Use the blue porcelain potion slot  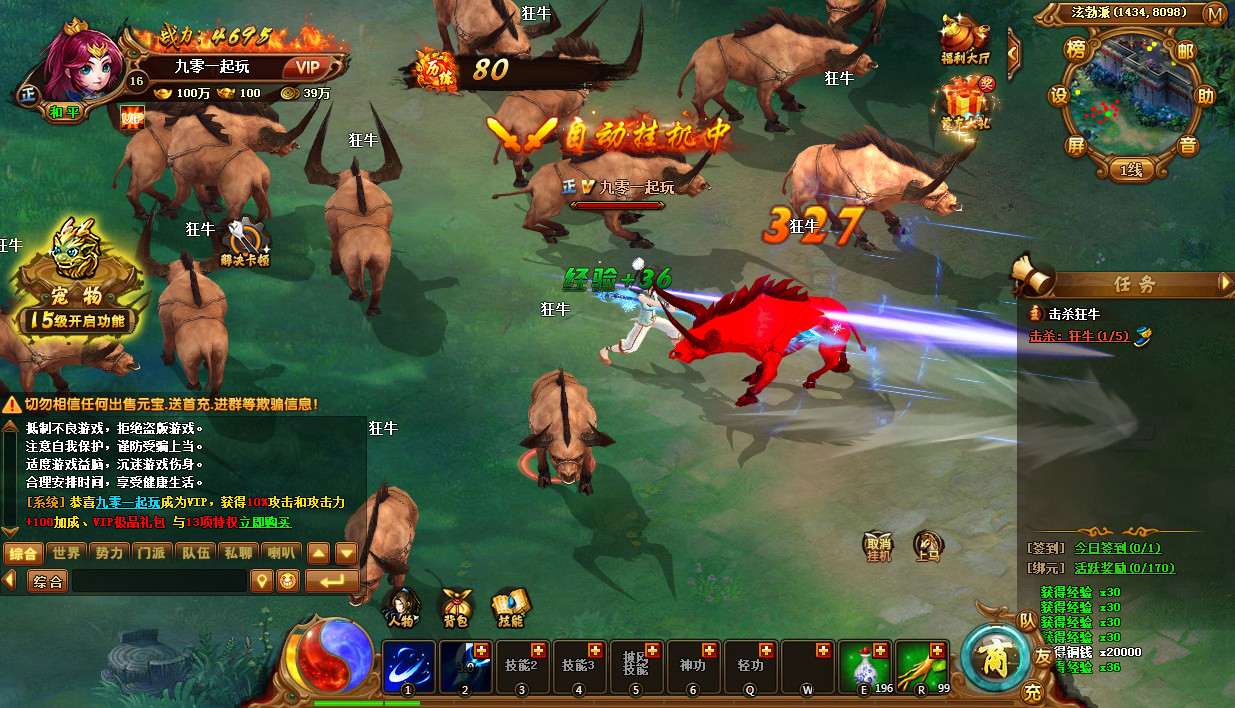[x=863, y=665]
